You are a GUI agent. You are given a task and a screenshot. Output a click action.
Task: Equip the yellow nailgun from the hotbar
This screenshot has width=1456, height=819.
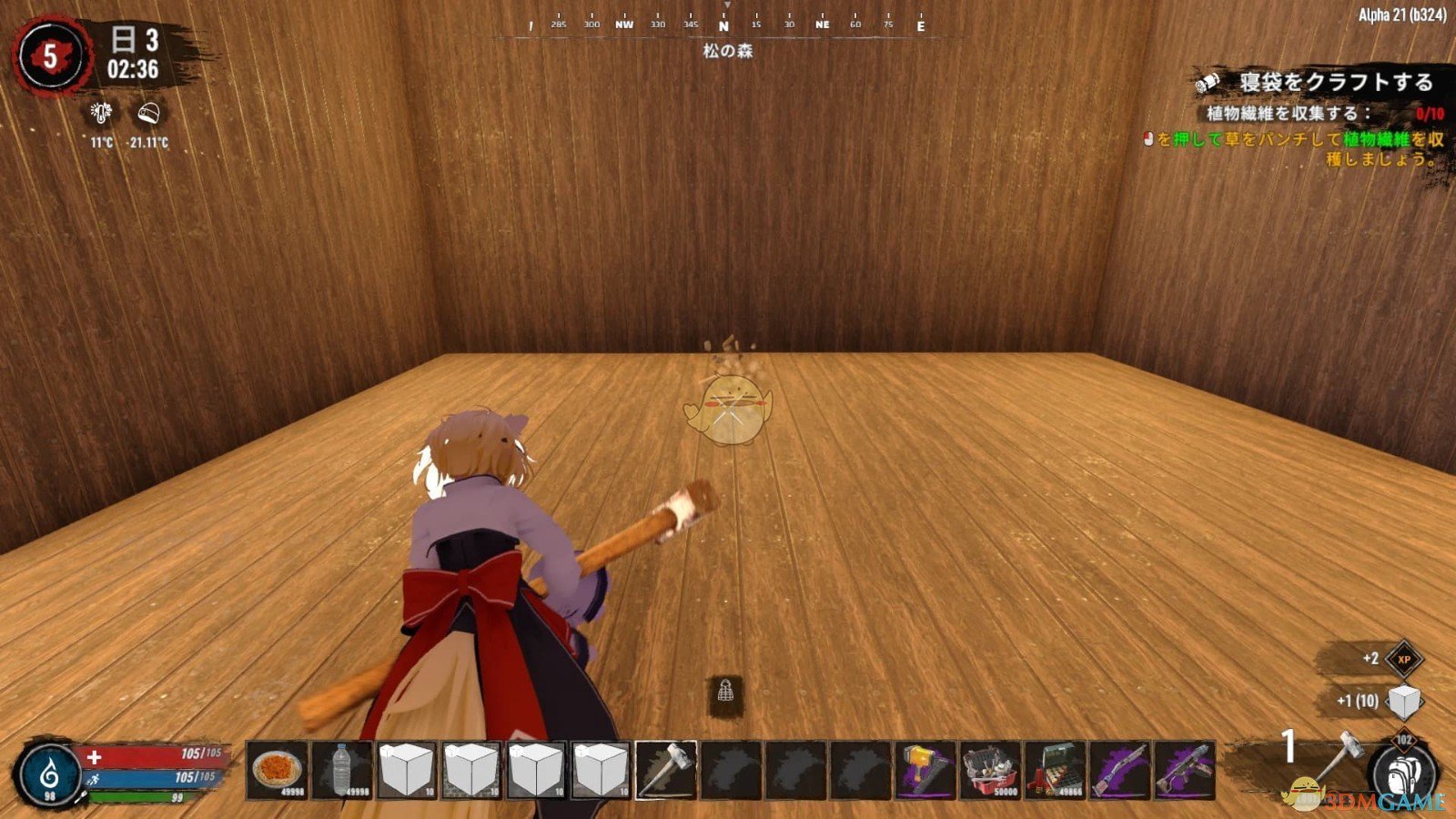(925, 770)
